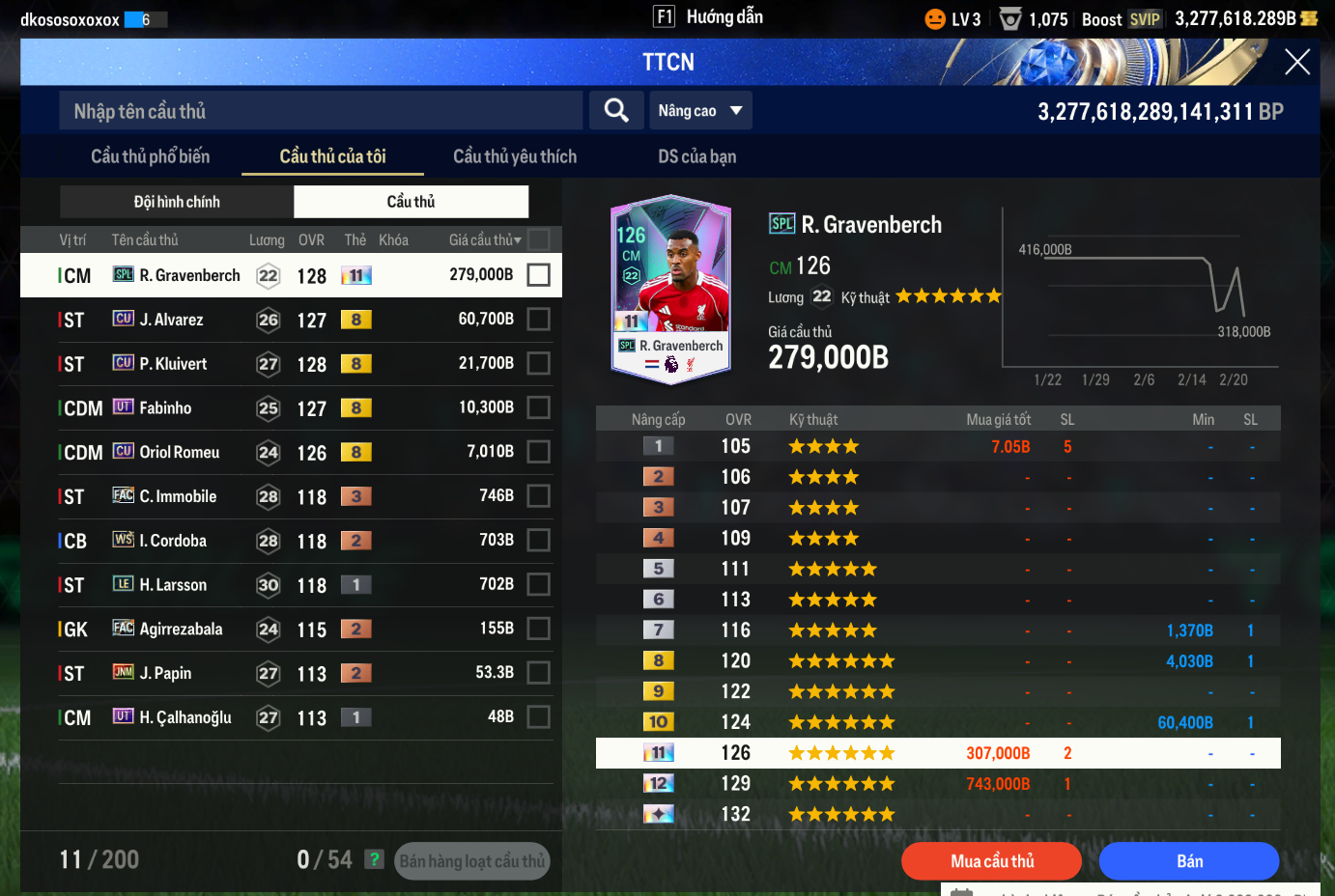The height and width of the screenshot is (896, 1335).
Task: Select the P. Kluivert player row
Action: pos(290,364)
